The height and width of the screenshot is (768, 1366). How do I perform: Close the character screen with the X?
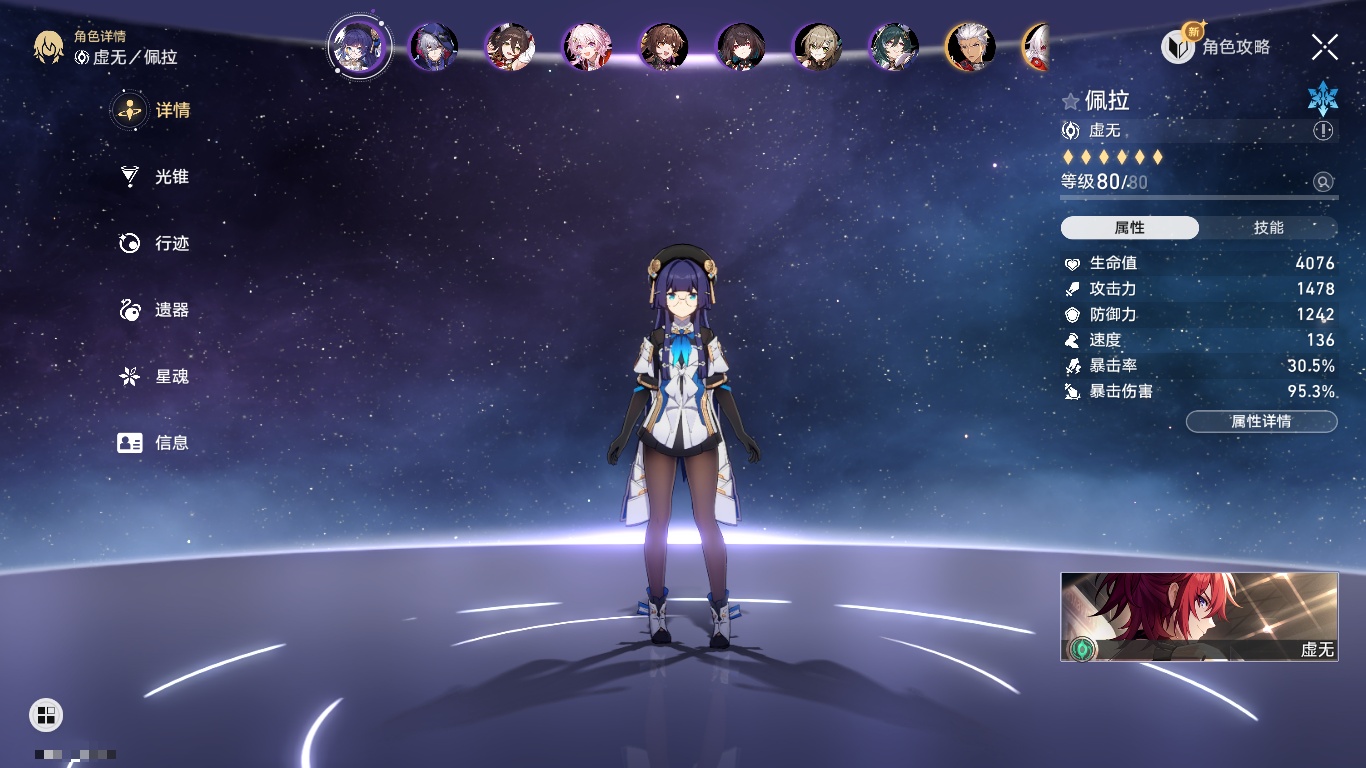tap(1324, 47)
